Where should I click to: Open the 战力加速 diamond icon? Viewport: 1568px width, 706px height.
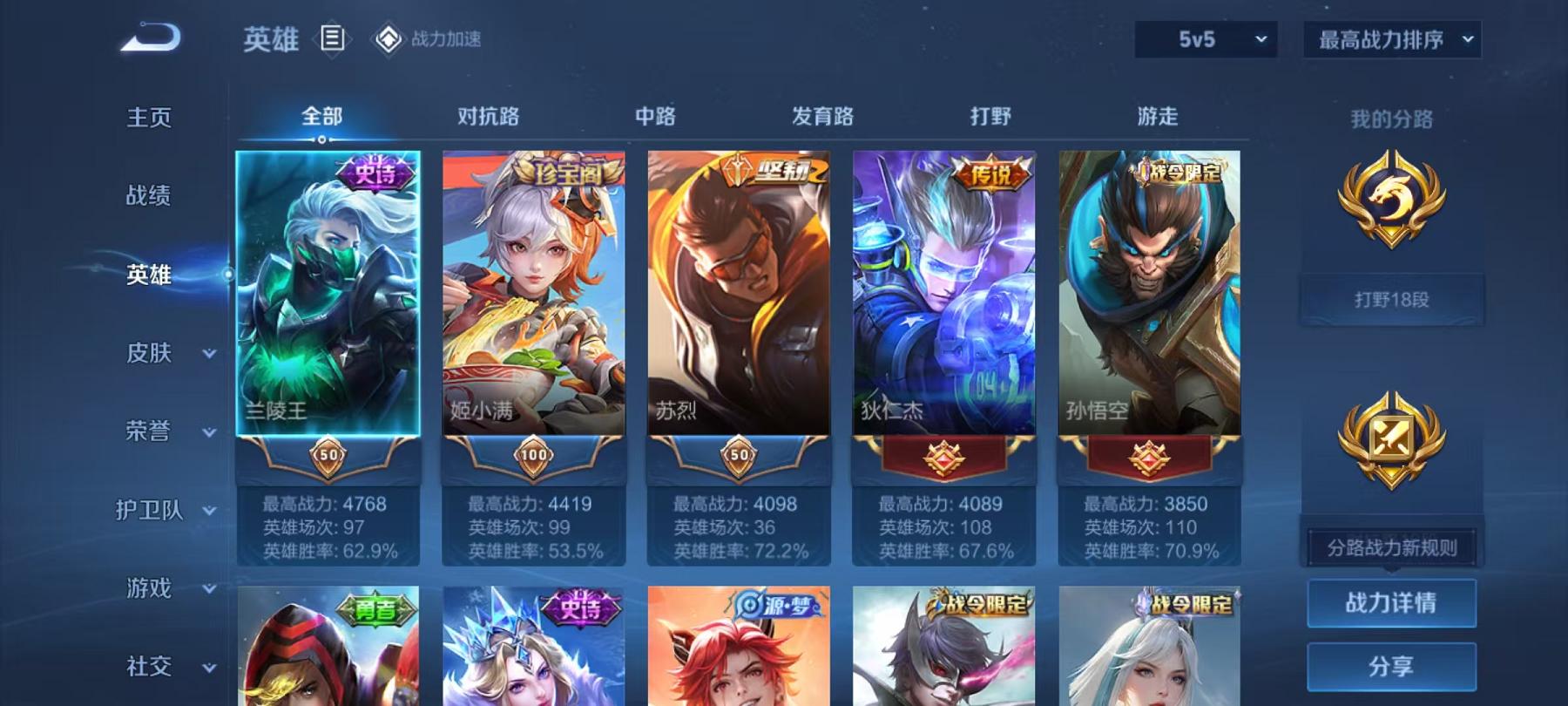383,38
